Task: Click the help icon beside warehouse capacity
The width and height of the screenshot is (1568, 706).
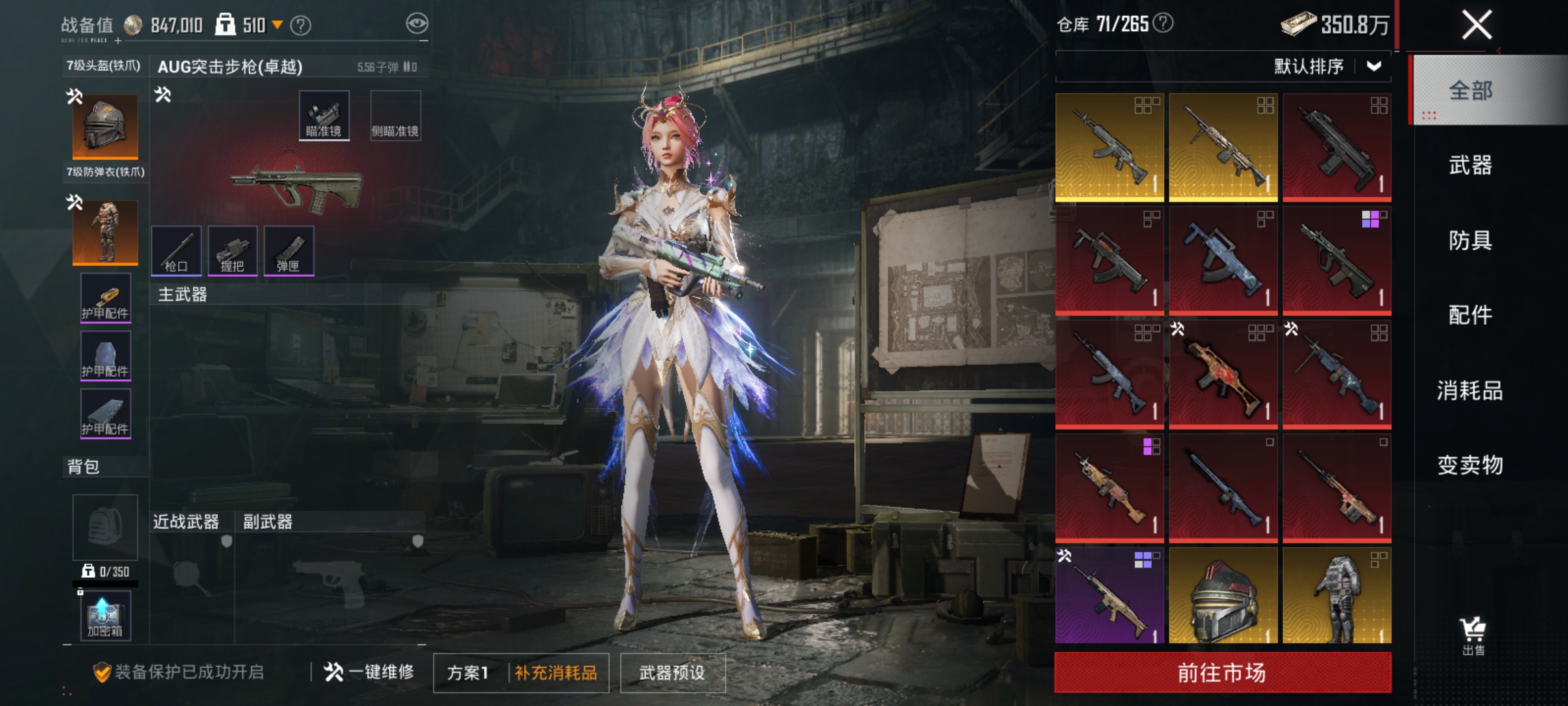Action: click(x=1163, y=24)
